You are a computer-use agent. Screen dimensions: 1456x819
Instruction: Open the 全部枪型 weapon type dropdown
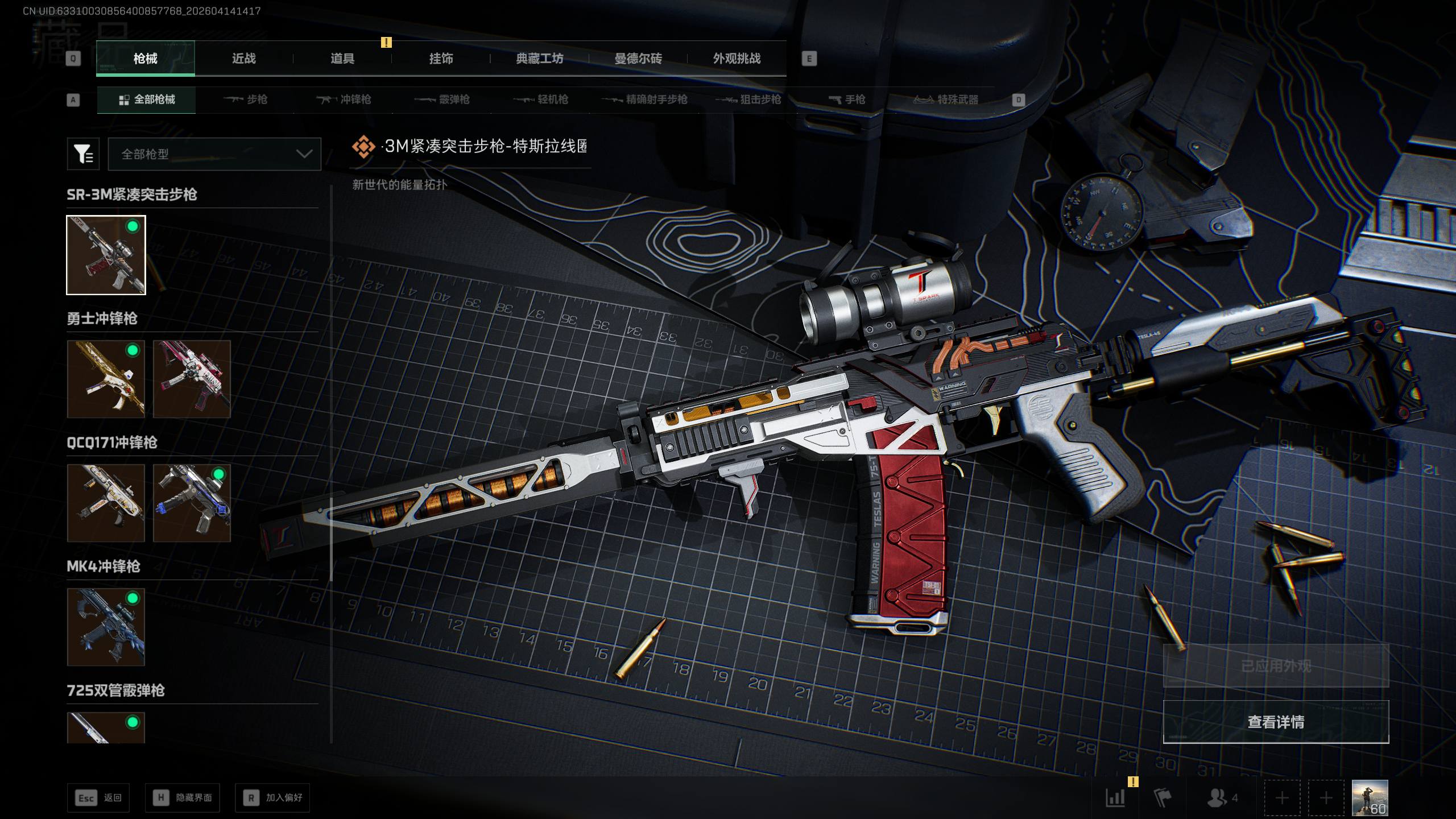click(214, 154)
